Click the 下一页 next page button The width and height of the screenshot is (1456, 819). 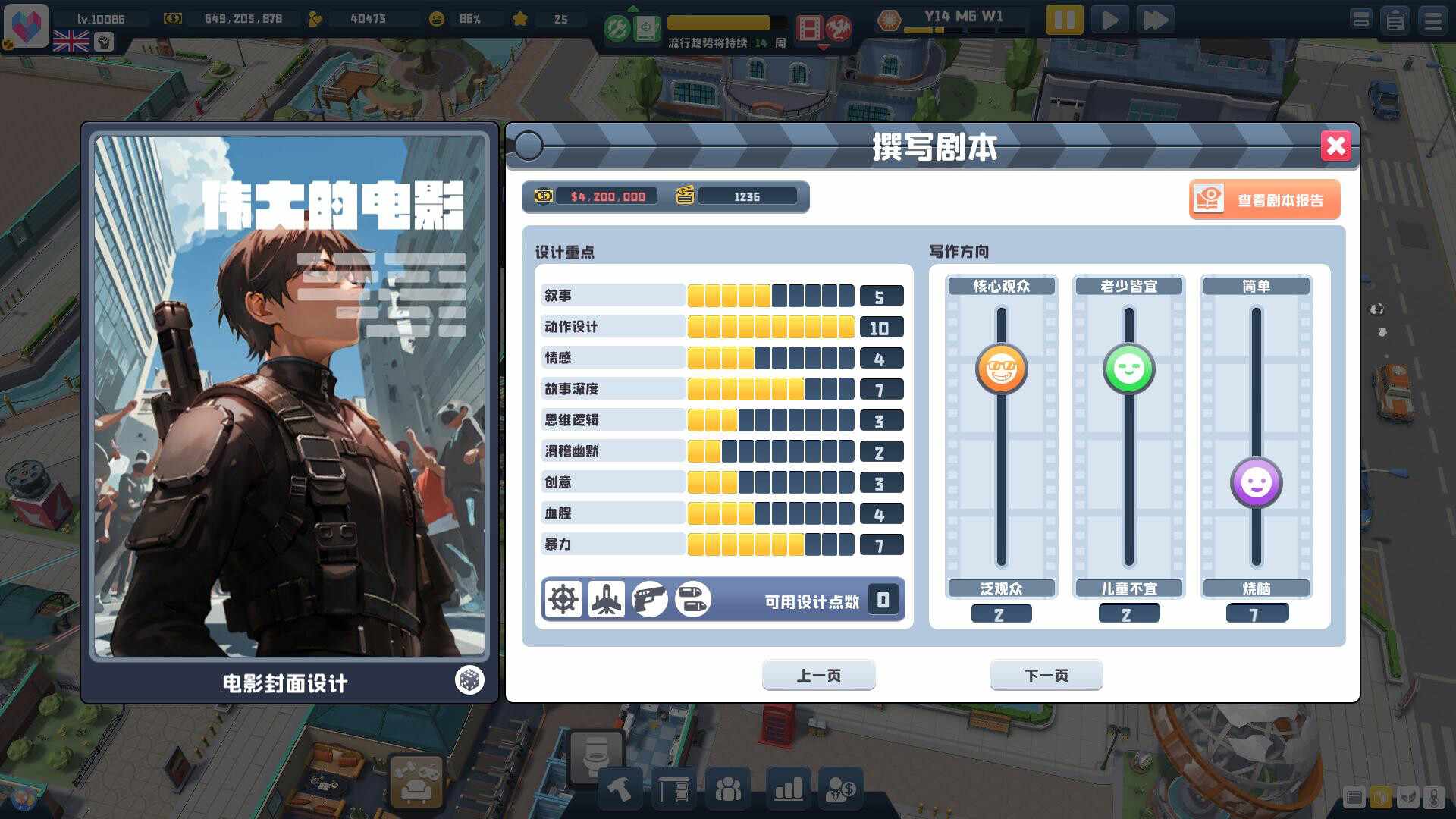click(1046, 675)
